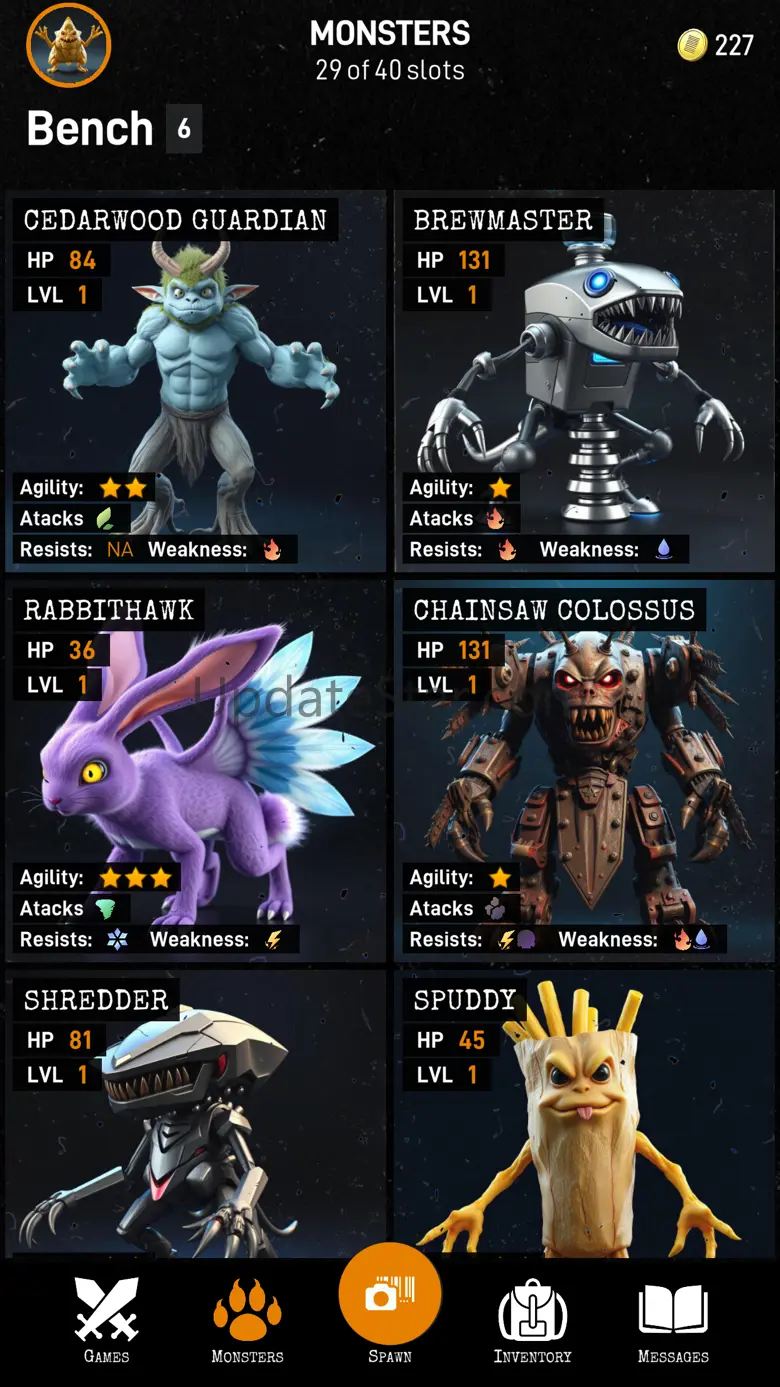
Task: Open the Inventory backpack
Action: (532, 1320)
